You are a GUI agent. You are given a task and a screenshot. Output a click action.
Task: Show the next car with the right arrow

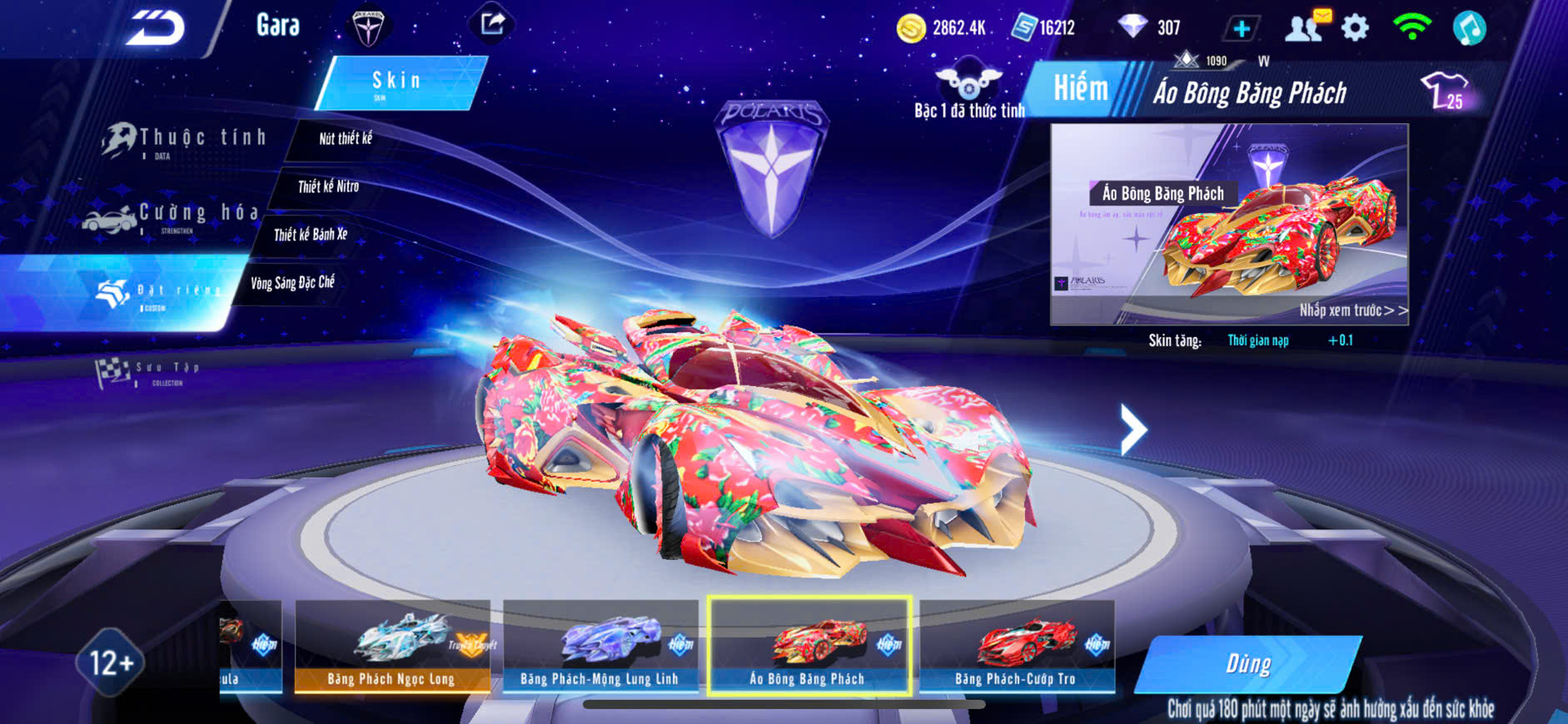[1132, 429]
